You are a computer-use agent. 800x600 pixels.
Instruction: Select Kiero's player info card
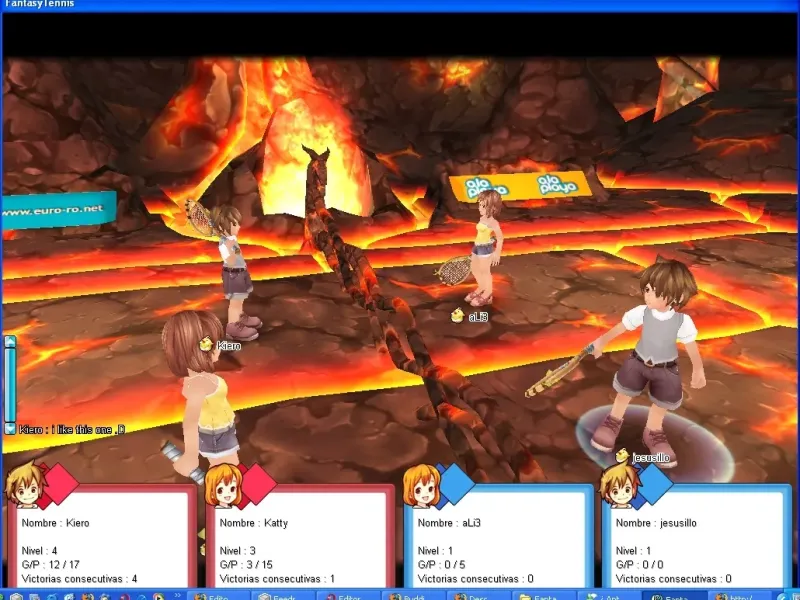point(102,538)
